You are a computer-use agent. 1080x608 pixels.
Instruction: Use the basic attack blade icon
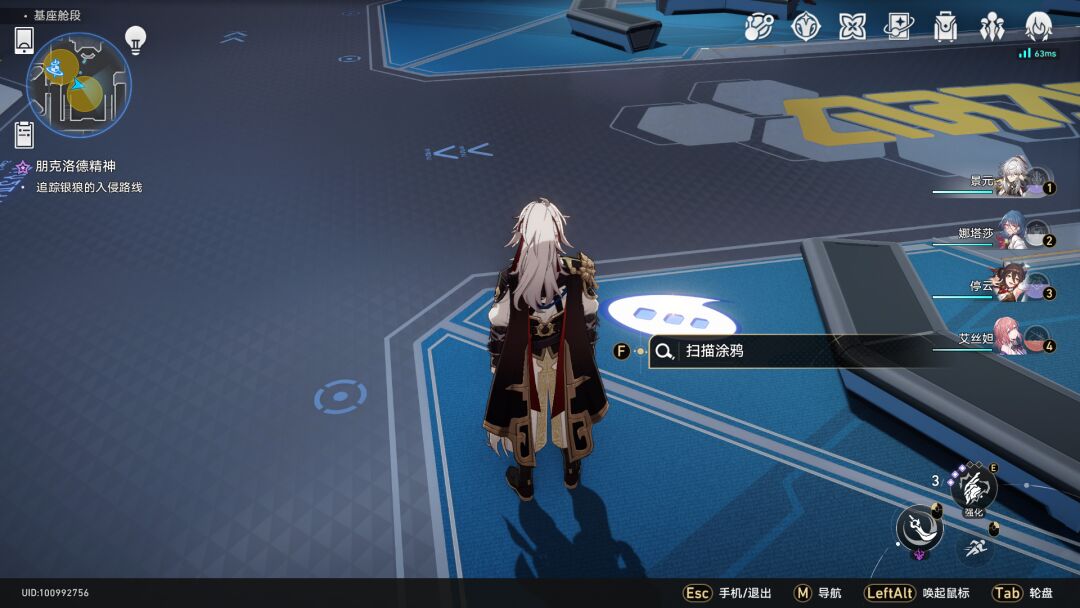pos(919,529)
